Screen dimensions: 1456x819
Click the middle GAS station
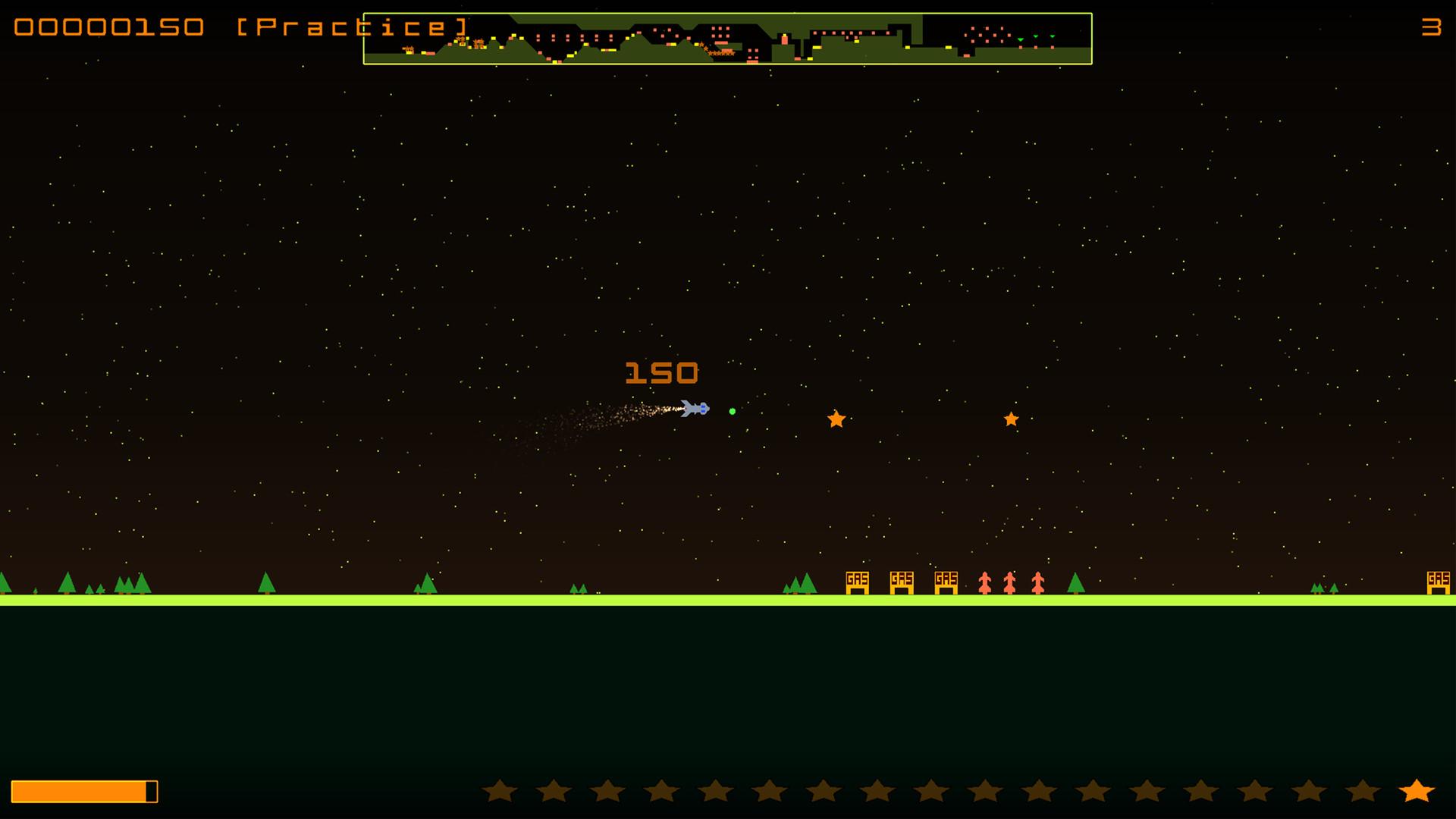pos(902,582)
